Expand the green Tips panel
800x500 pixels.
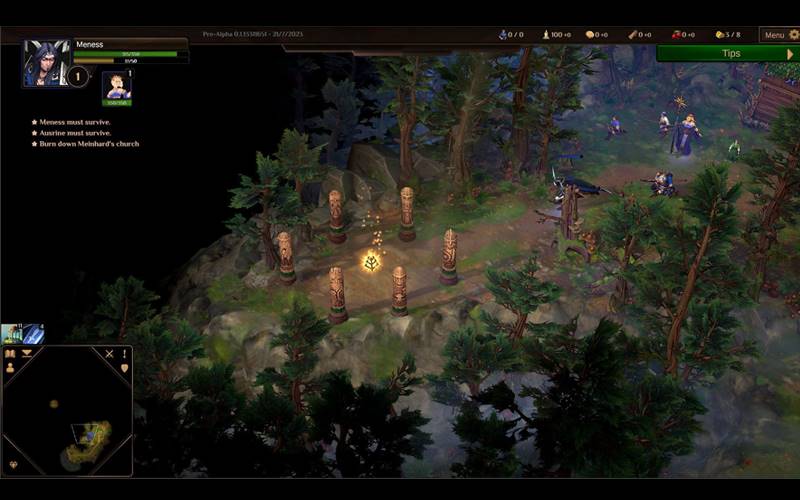tap(730, 53)
